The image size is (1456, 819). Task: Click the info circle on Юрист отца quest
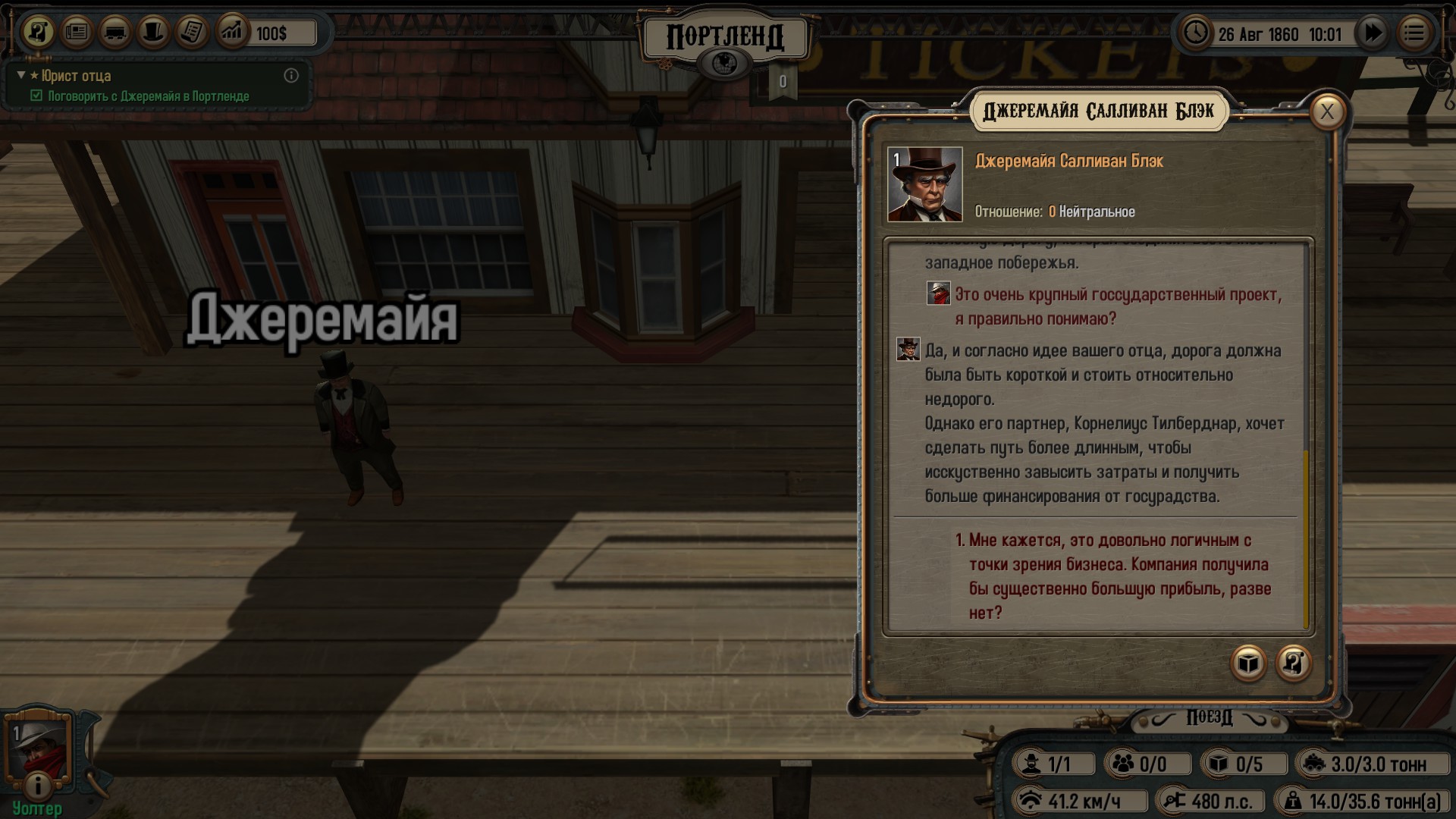293,76
